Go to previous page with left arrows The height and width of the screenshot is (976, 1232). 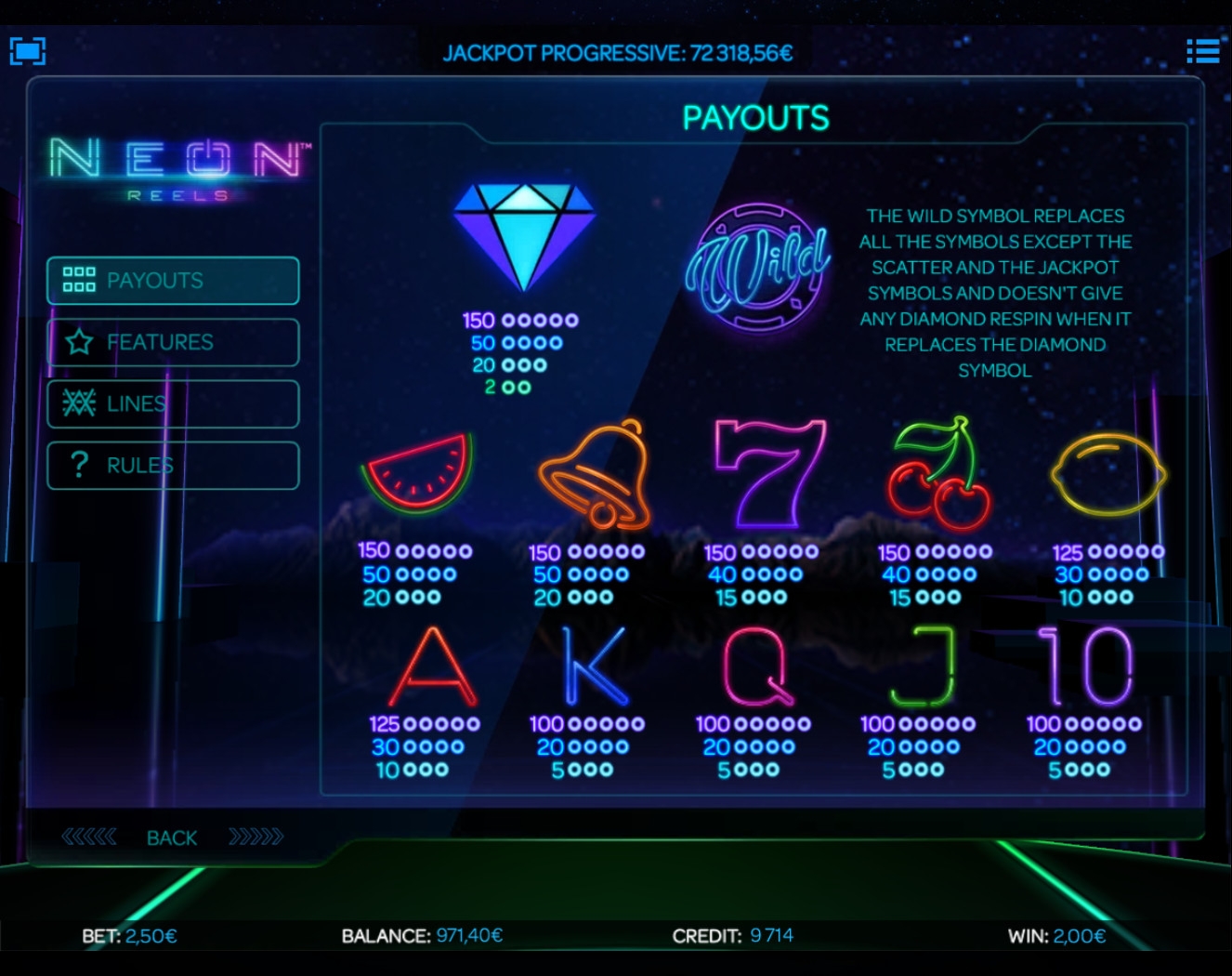tap(89, 838)
